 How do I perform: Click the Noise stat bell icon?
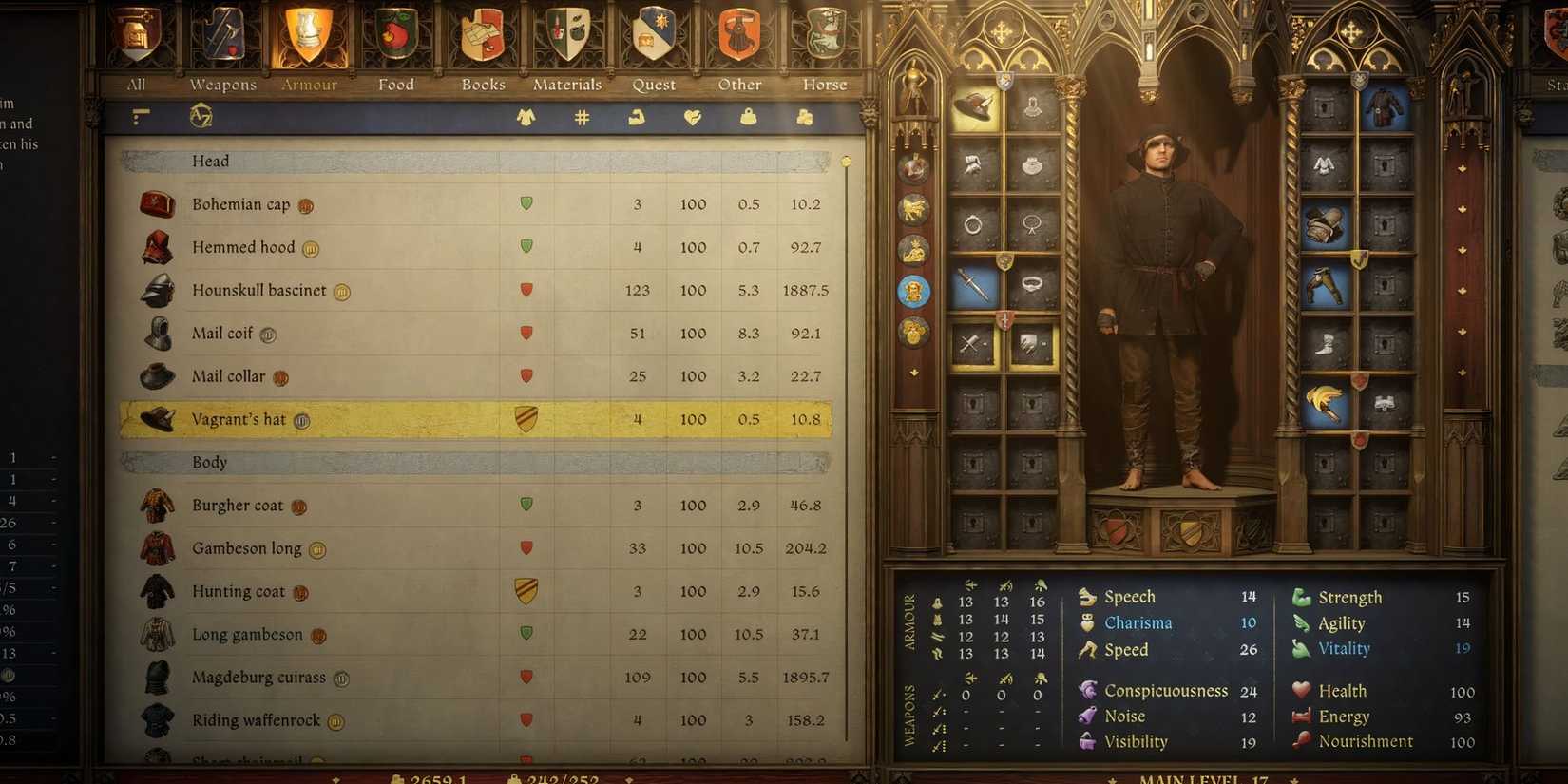tap(1086, 717)
